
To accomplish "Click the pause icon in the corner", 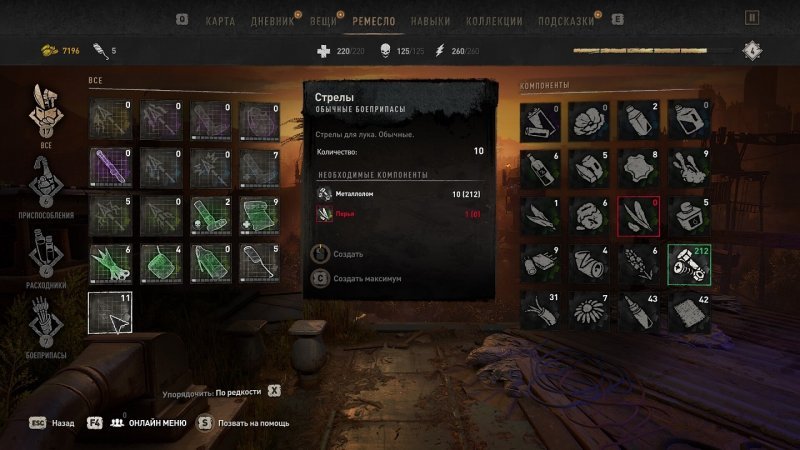I will (x=752, y=18).
